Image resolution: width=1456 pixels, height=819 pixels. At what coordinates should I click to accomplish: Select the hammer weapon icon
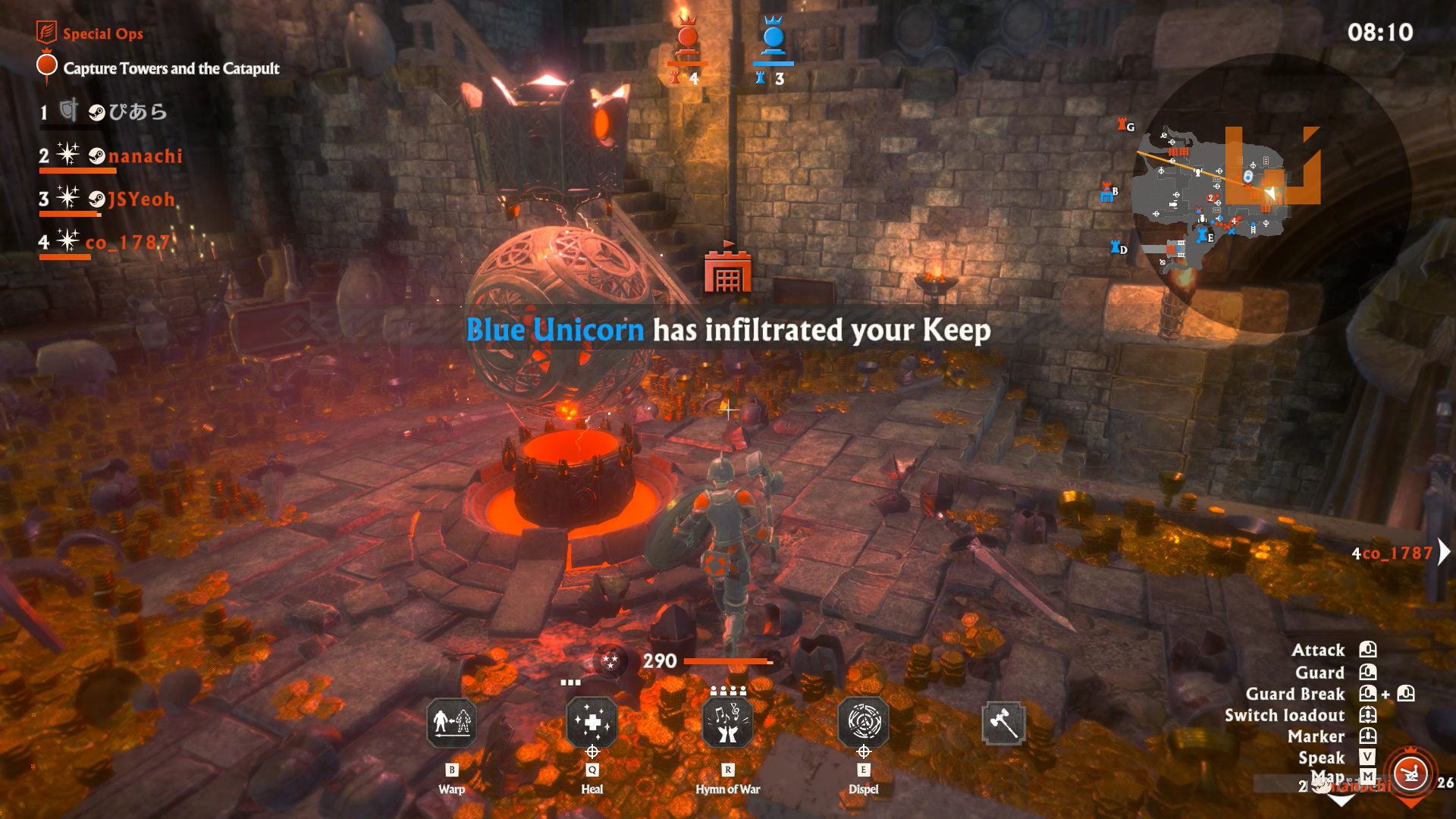[x=1003, y=723]
